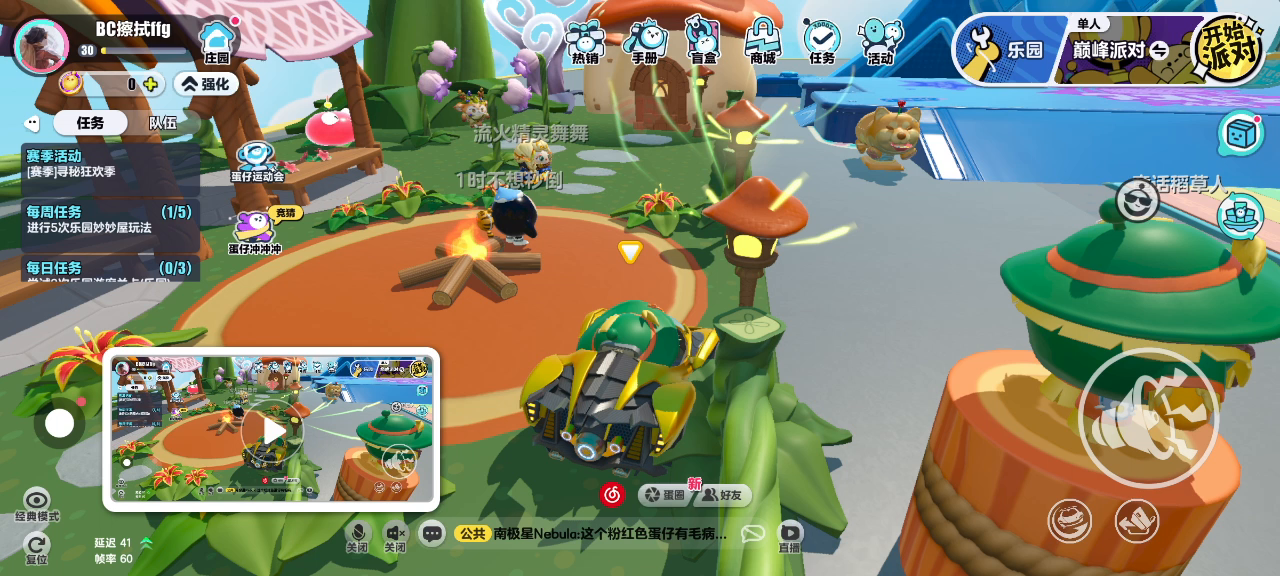This screenshot has height=576, width=1280.
Task: Open the 盲盒 blind box menu
Action: point(703,42)
